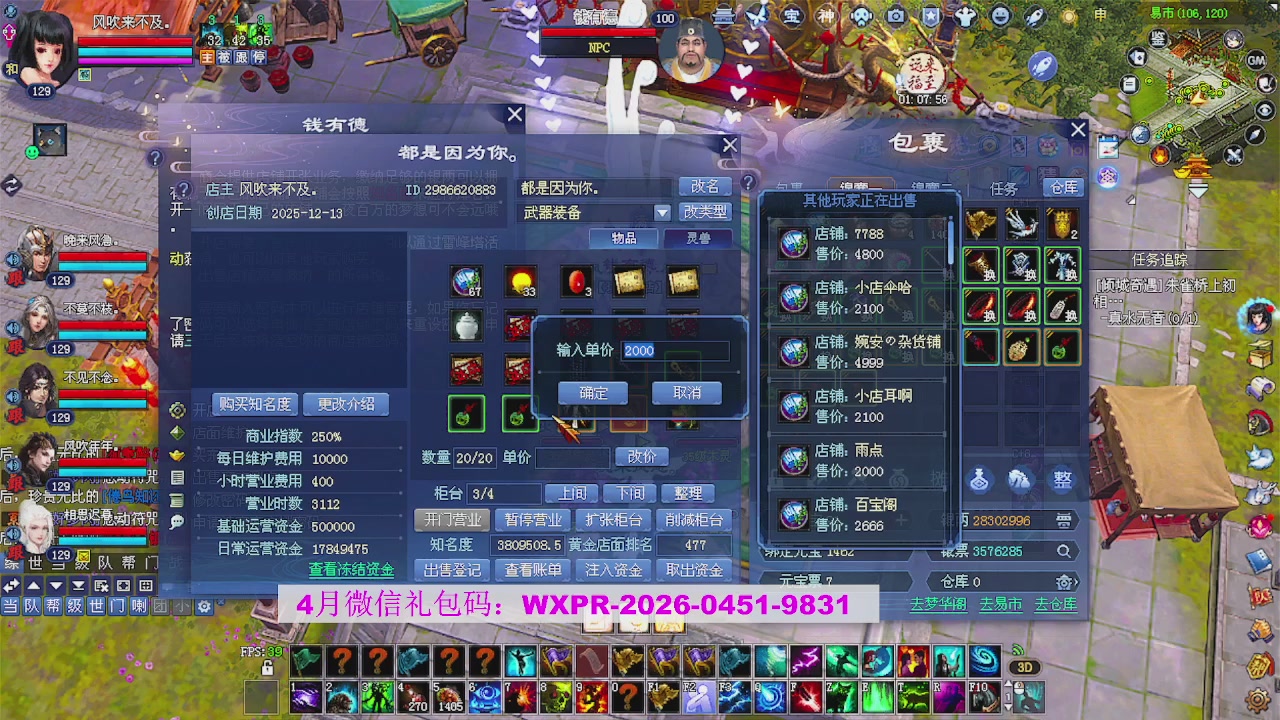Open the warehouse gear icon next to 仓库
Viewport: 1280px width, 720px height.
1063,582
